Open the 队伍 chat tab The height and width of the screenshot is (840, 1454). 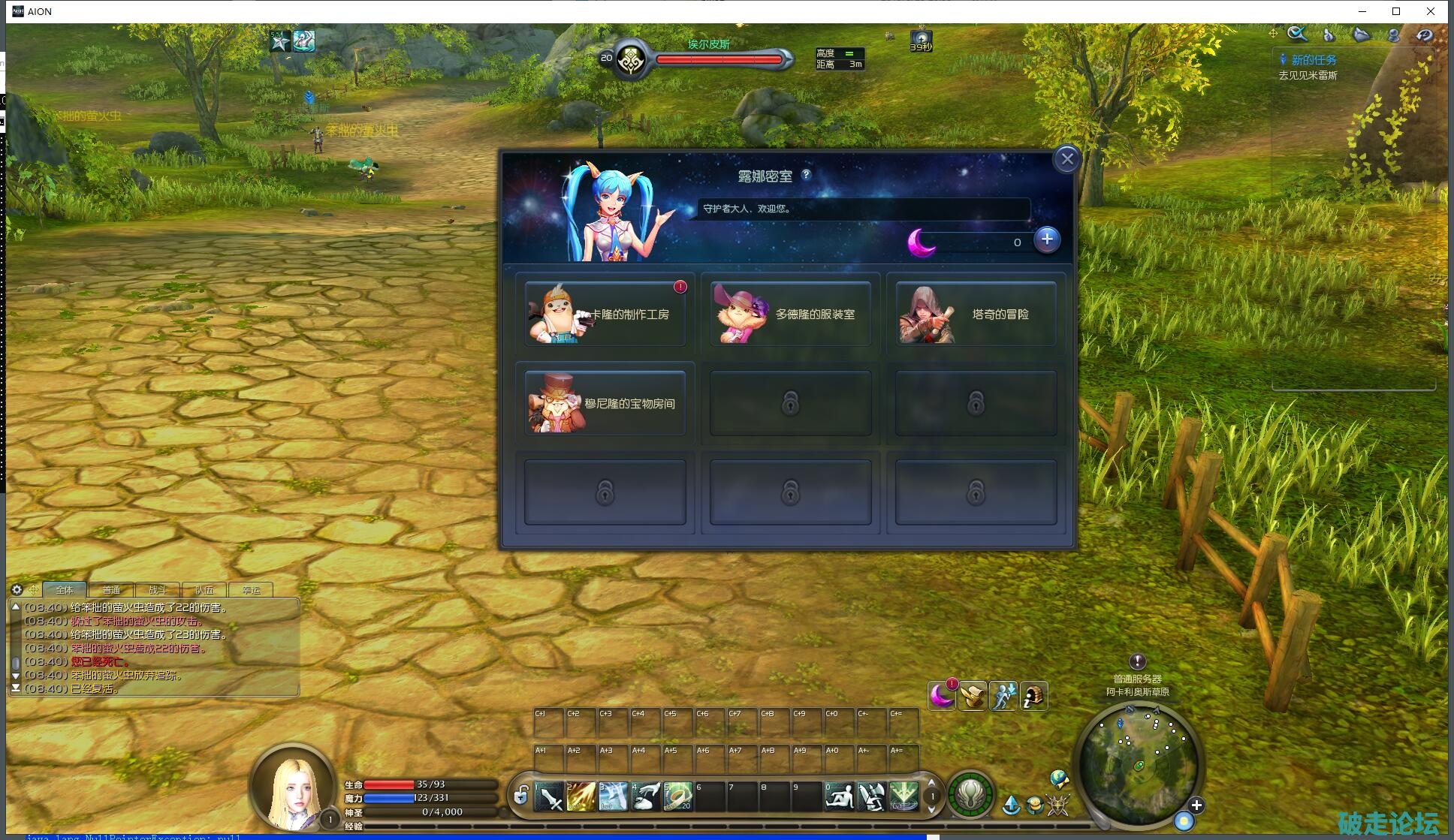tap(204, 590)
